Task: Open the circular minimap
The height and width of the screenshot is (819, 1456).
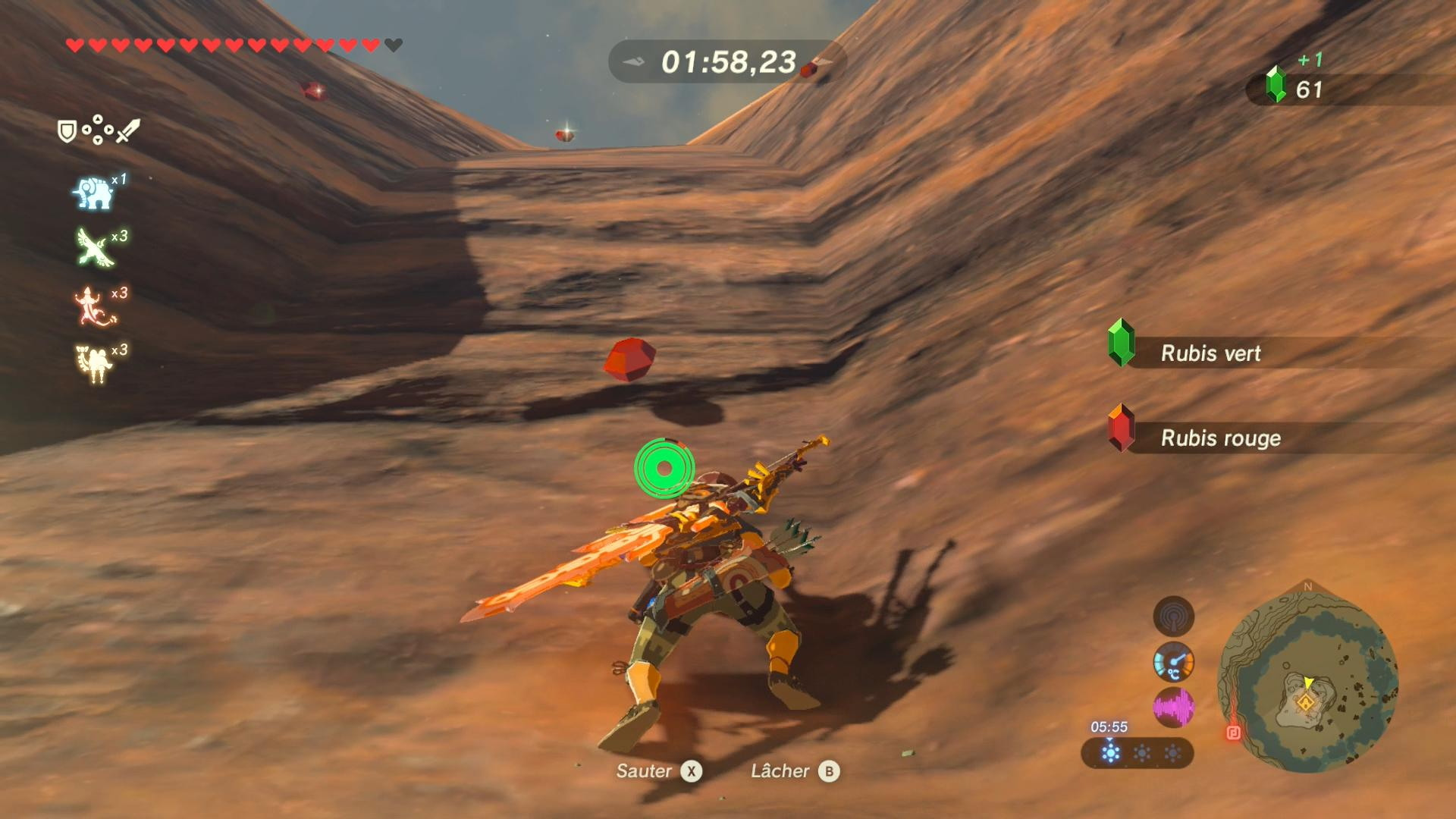Action: [x=1307, y=679]
